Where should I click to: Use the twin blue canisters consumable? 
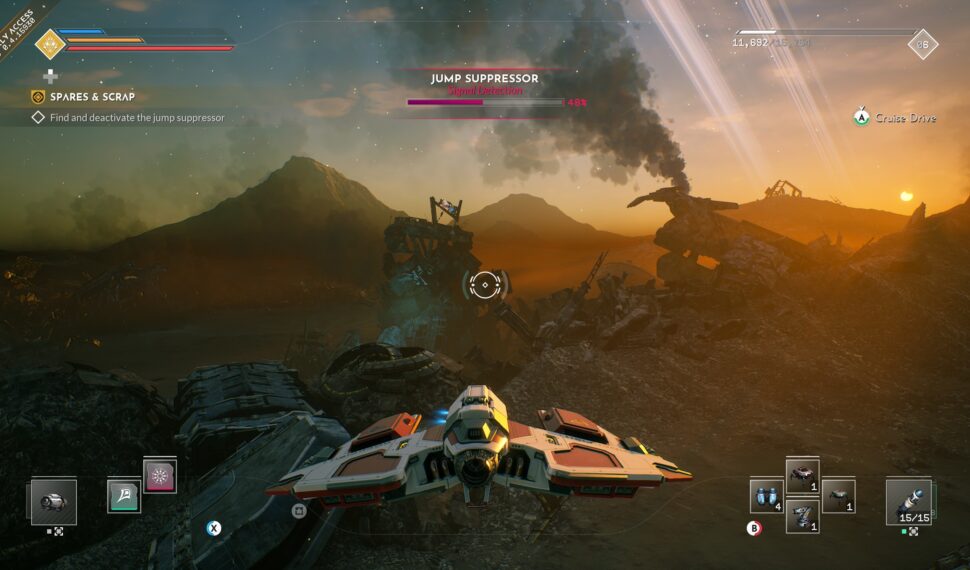coord(765,496)
